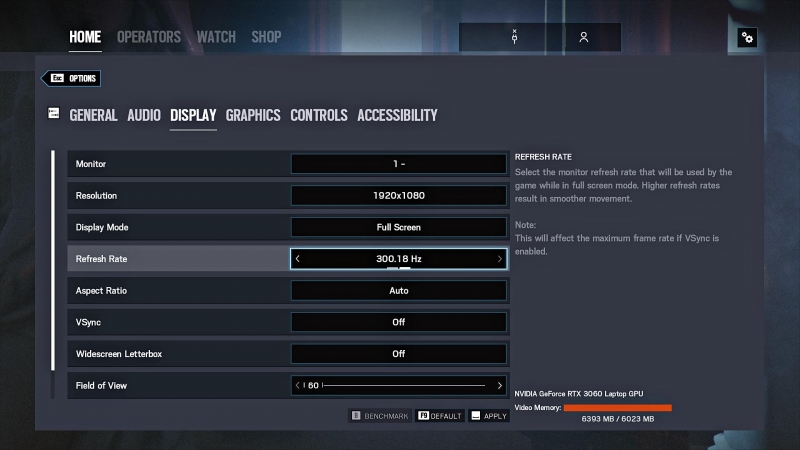Viewport: 800px width, 450px height.
Task: Change the Display Mode Full Screen option
Action: pyautogui.click(x=399, y=227)
